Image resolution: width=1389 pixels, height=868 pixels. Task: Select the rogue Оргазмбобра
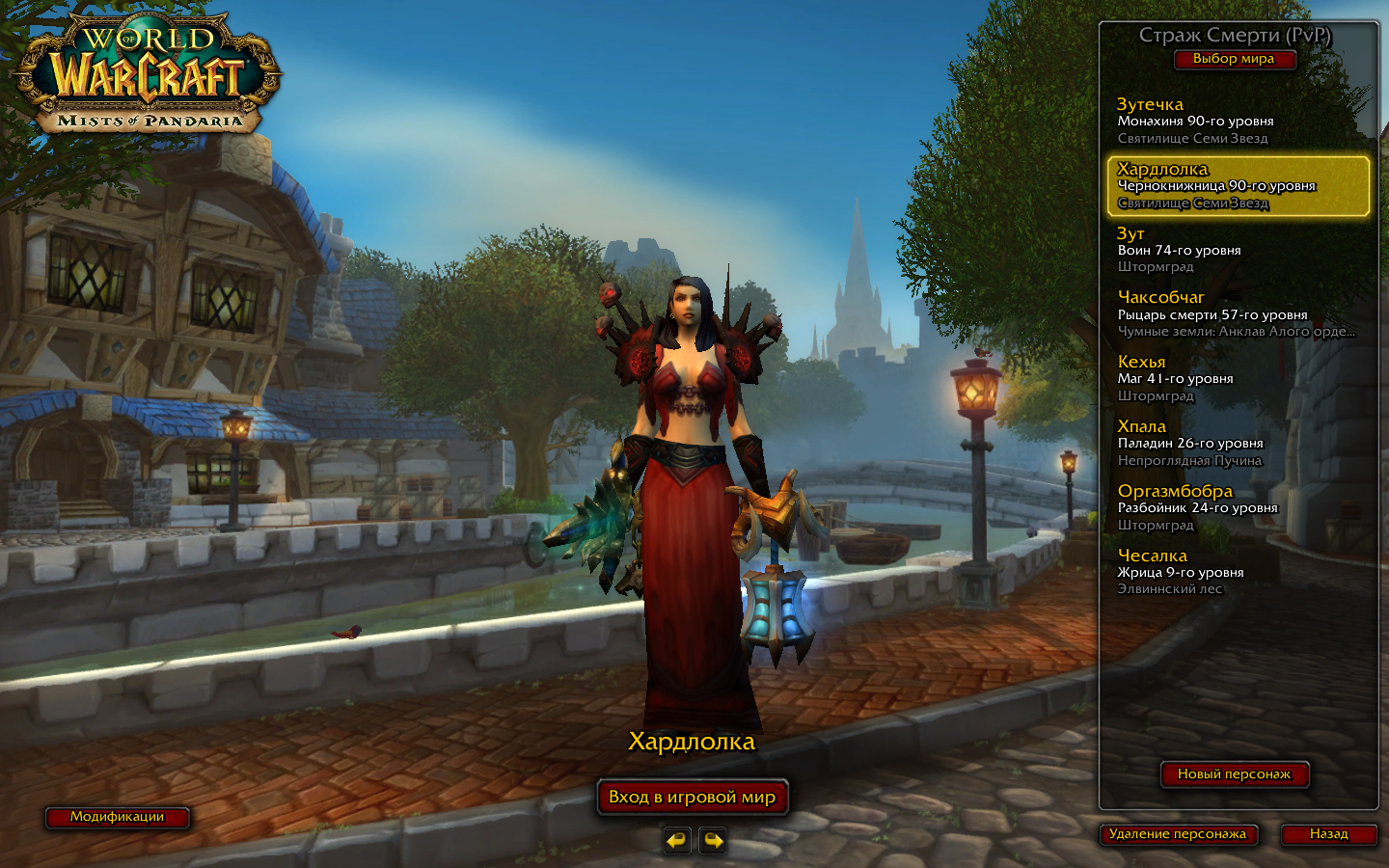[x=1238, y=508]
